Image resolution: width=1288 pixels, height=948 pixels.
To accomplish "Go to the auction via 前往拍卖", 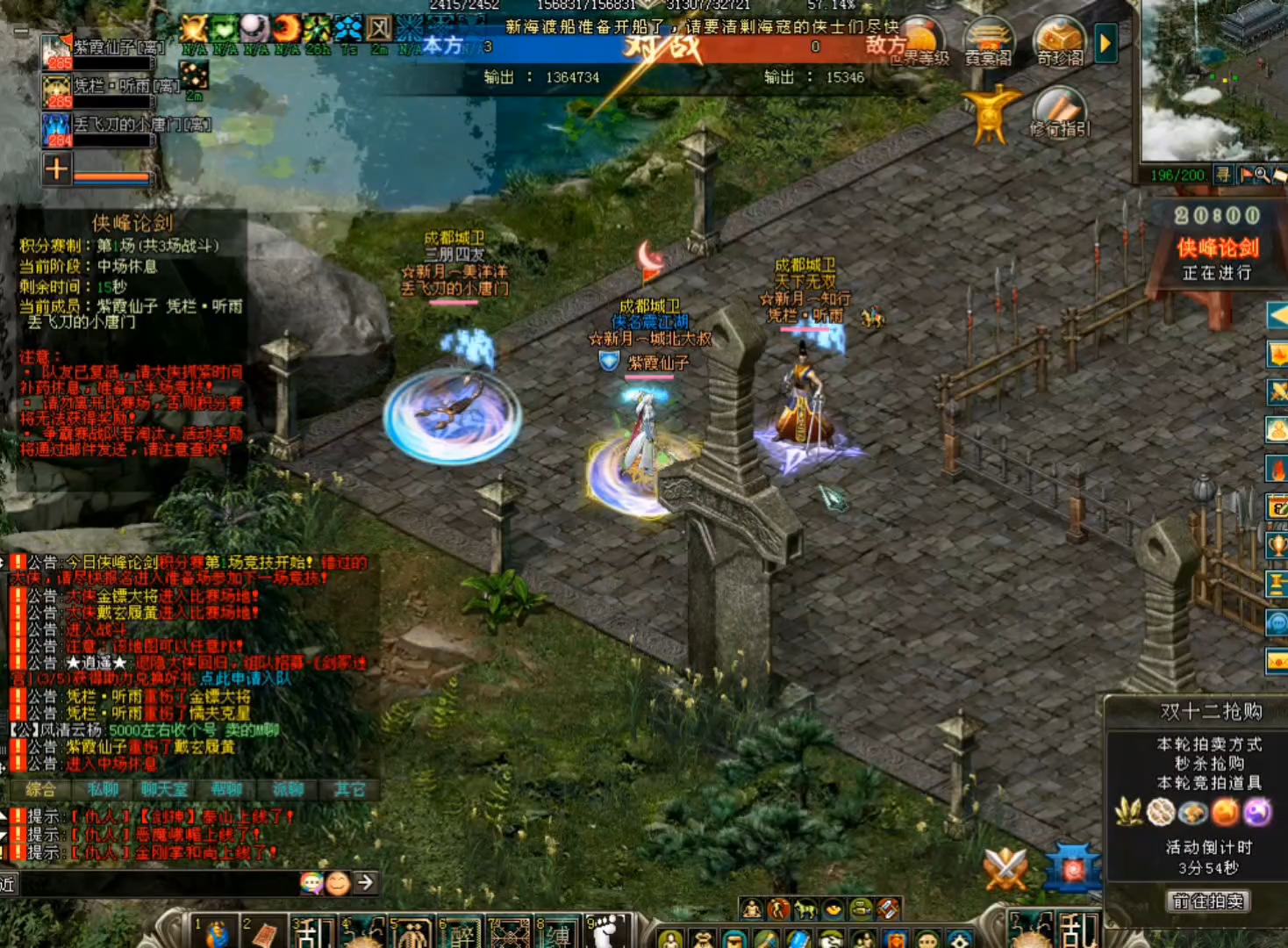I will (1208, 901).
